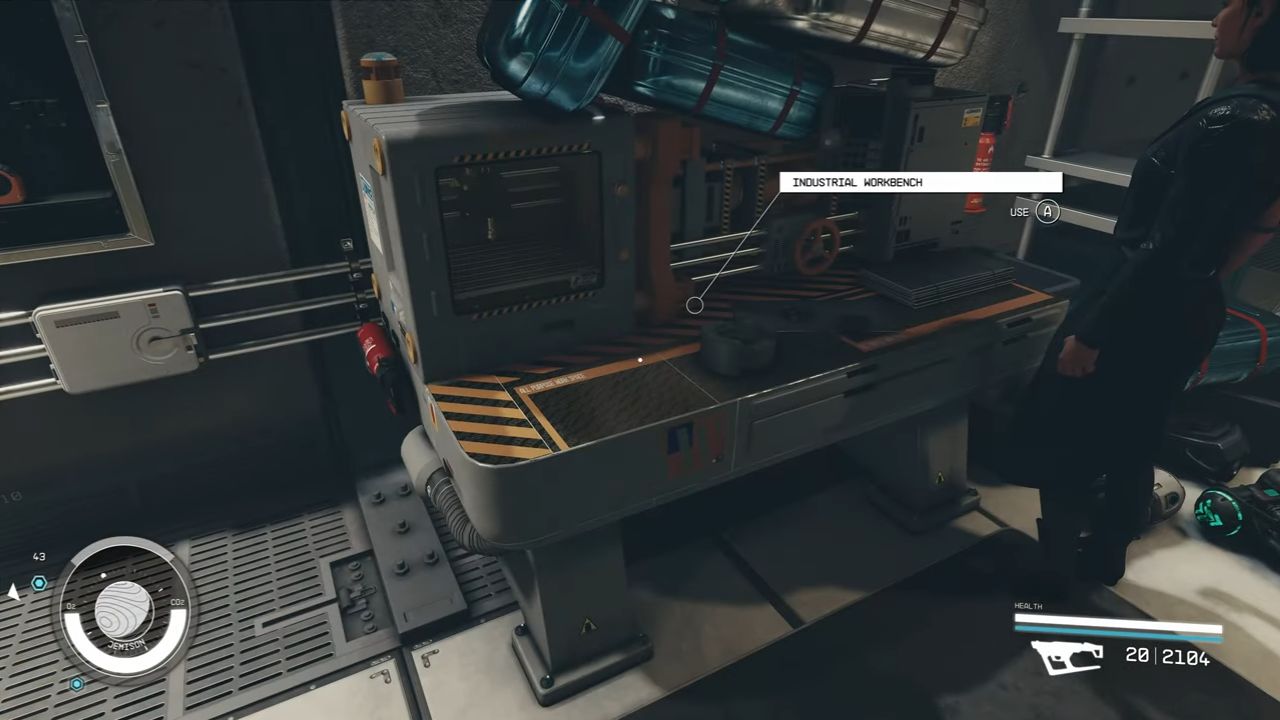Click the JEMISON location name on the compass
This screenshot has height=720, width=1280.
(127, 643)
